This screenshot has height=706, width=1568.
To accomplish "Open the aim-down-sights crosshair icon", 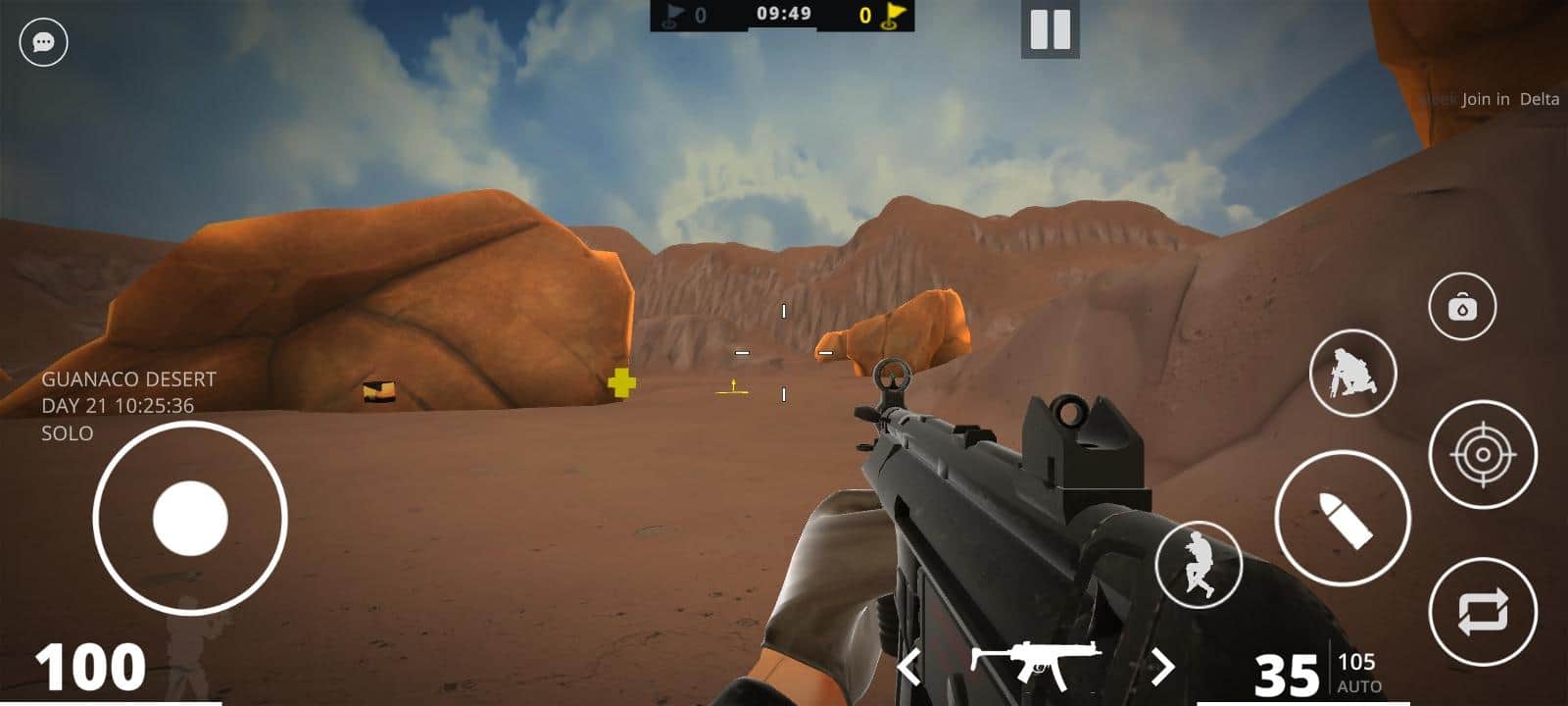I will (x=1485, y=453).
